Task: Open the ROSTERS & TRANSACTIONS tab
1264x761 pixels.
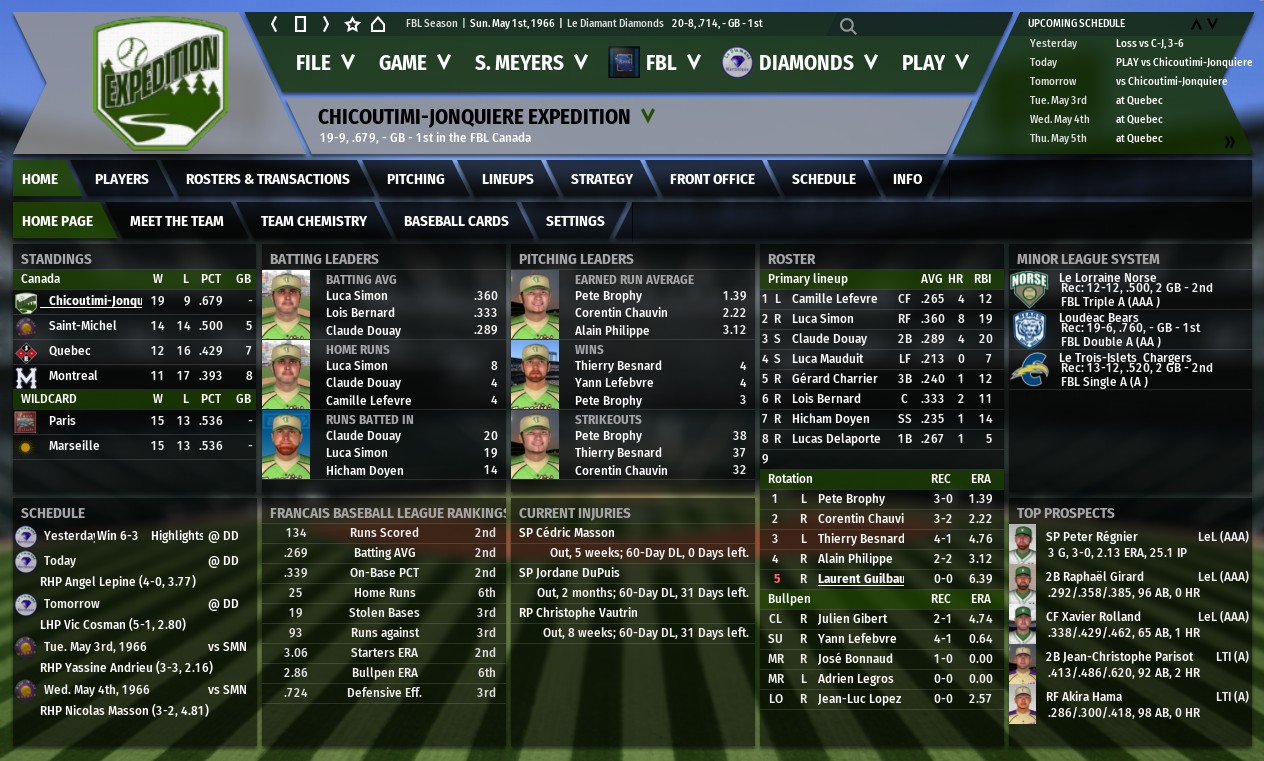Action: (268, 179)
